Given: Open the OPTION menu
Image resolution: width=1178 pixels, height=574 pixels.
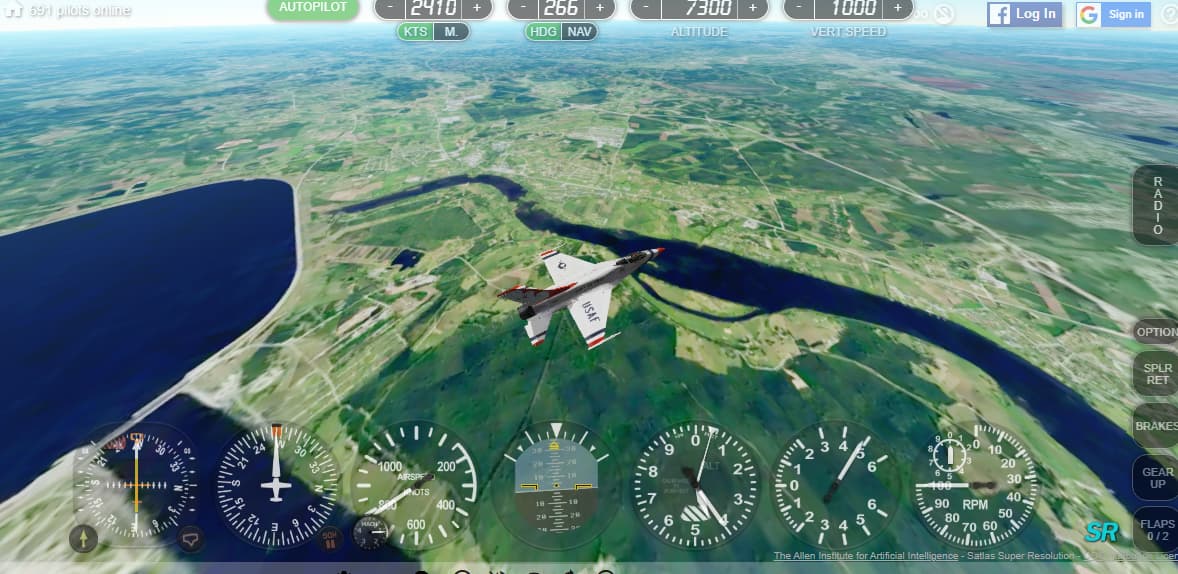Looking at the screenshot, I should pos(1157,332).
